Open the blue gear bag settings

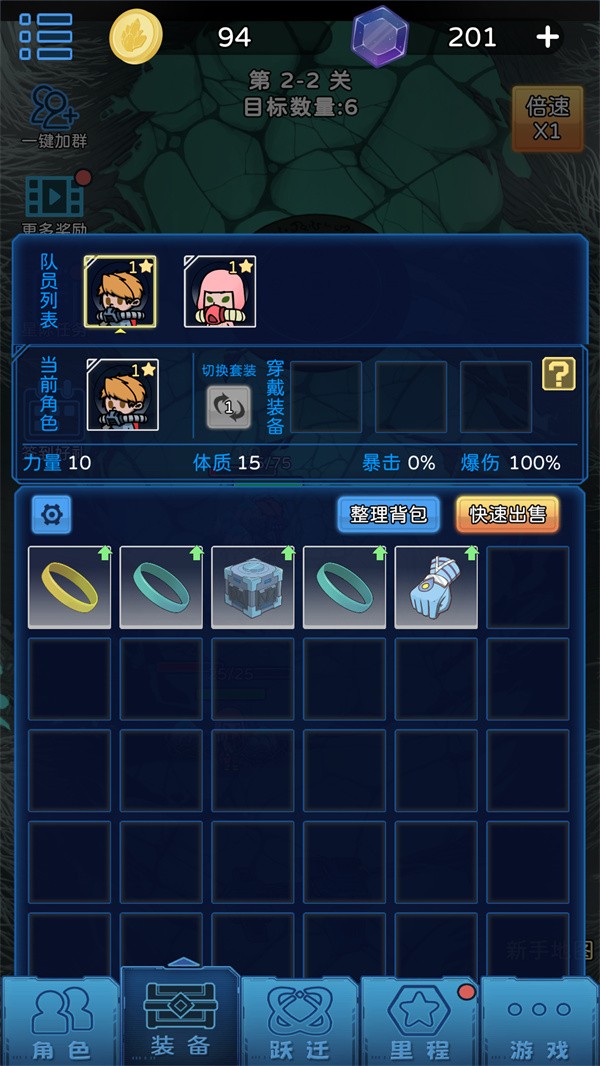[x=52, y=515]
